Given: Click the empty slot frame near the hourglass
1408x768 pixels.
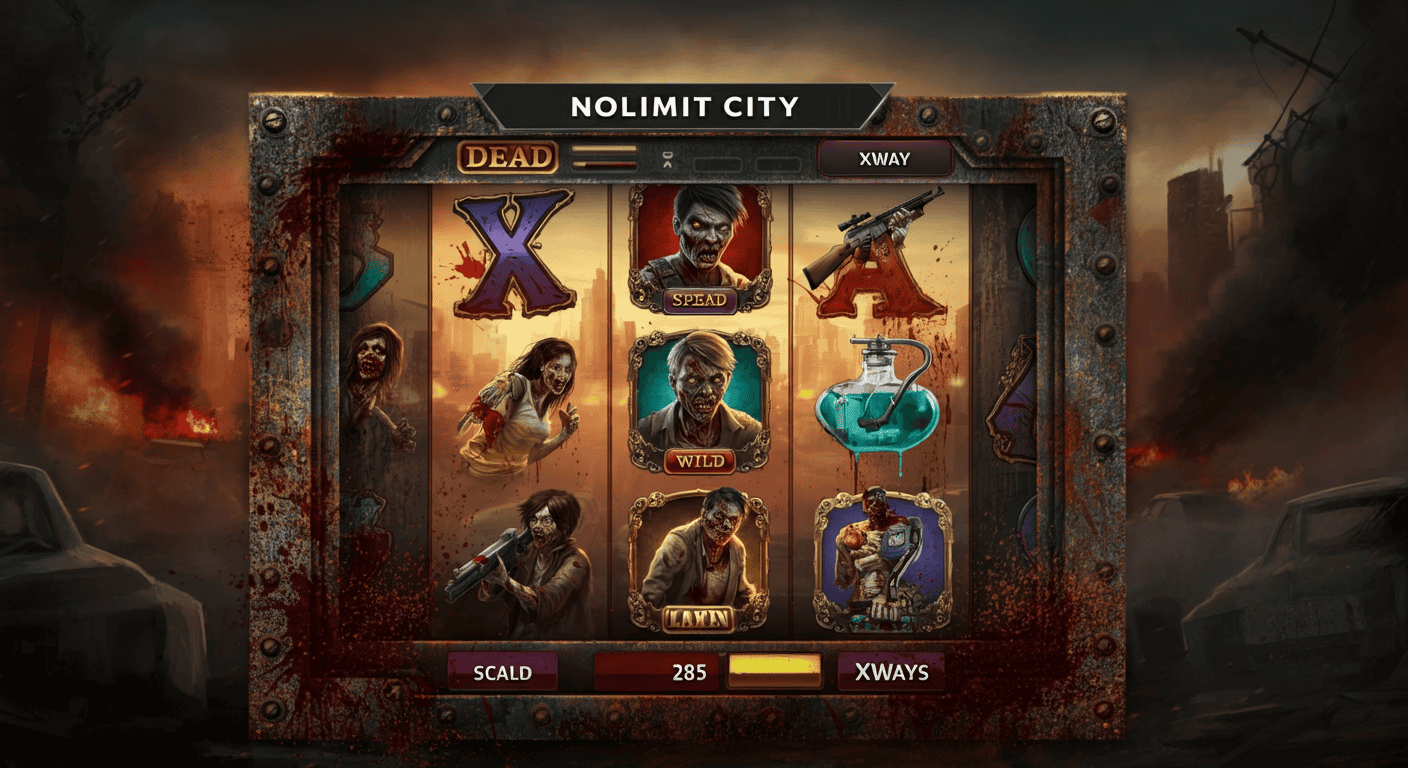Looking at the screenshot, I should pos(718,162).
